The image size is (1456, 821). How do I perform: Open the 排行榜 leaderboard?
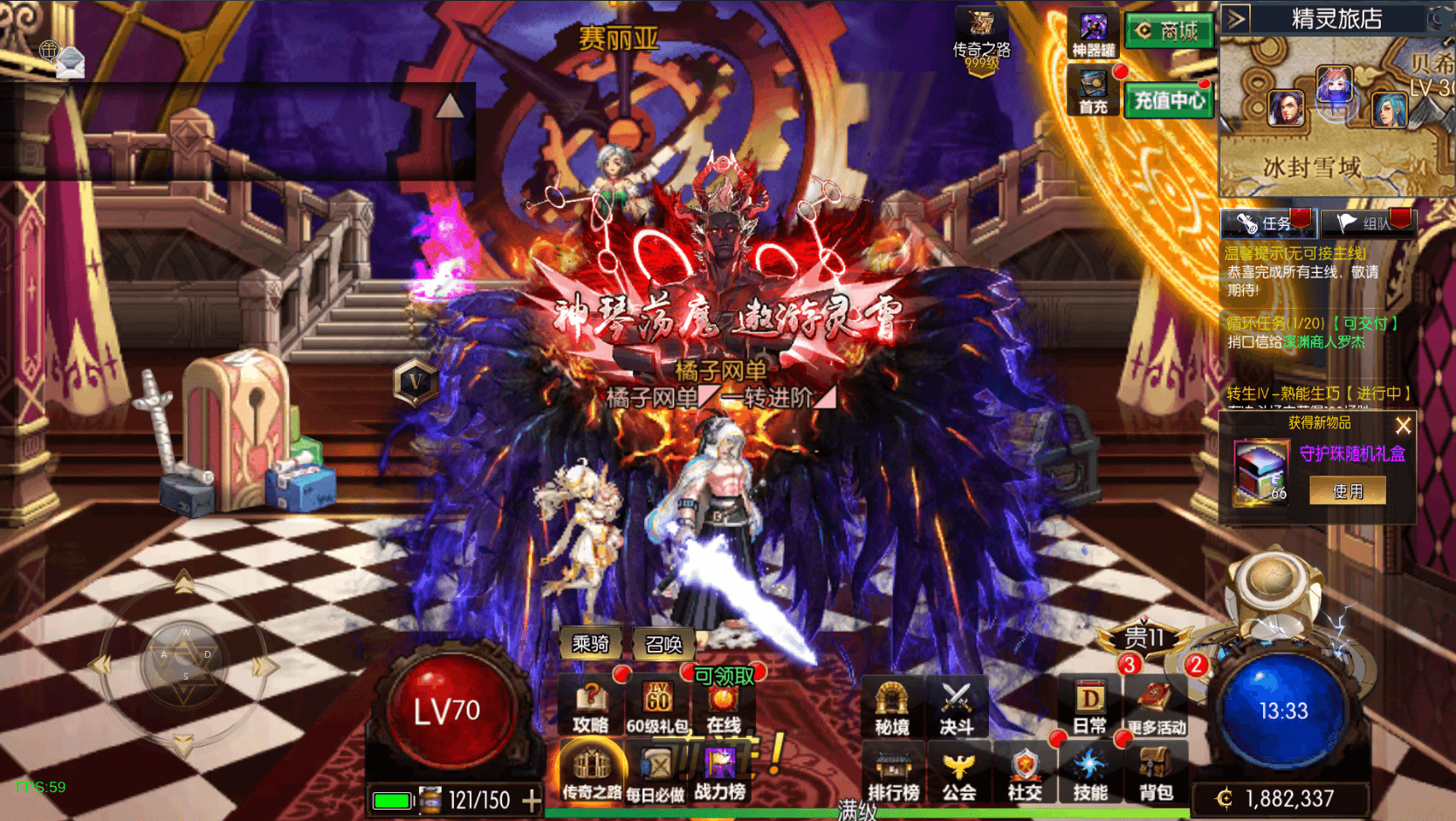pos(893,775)
